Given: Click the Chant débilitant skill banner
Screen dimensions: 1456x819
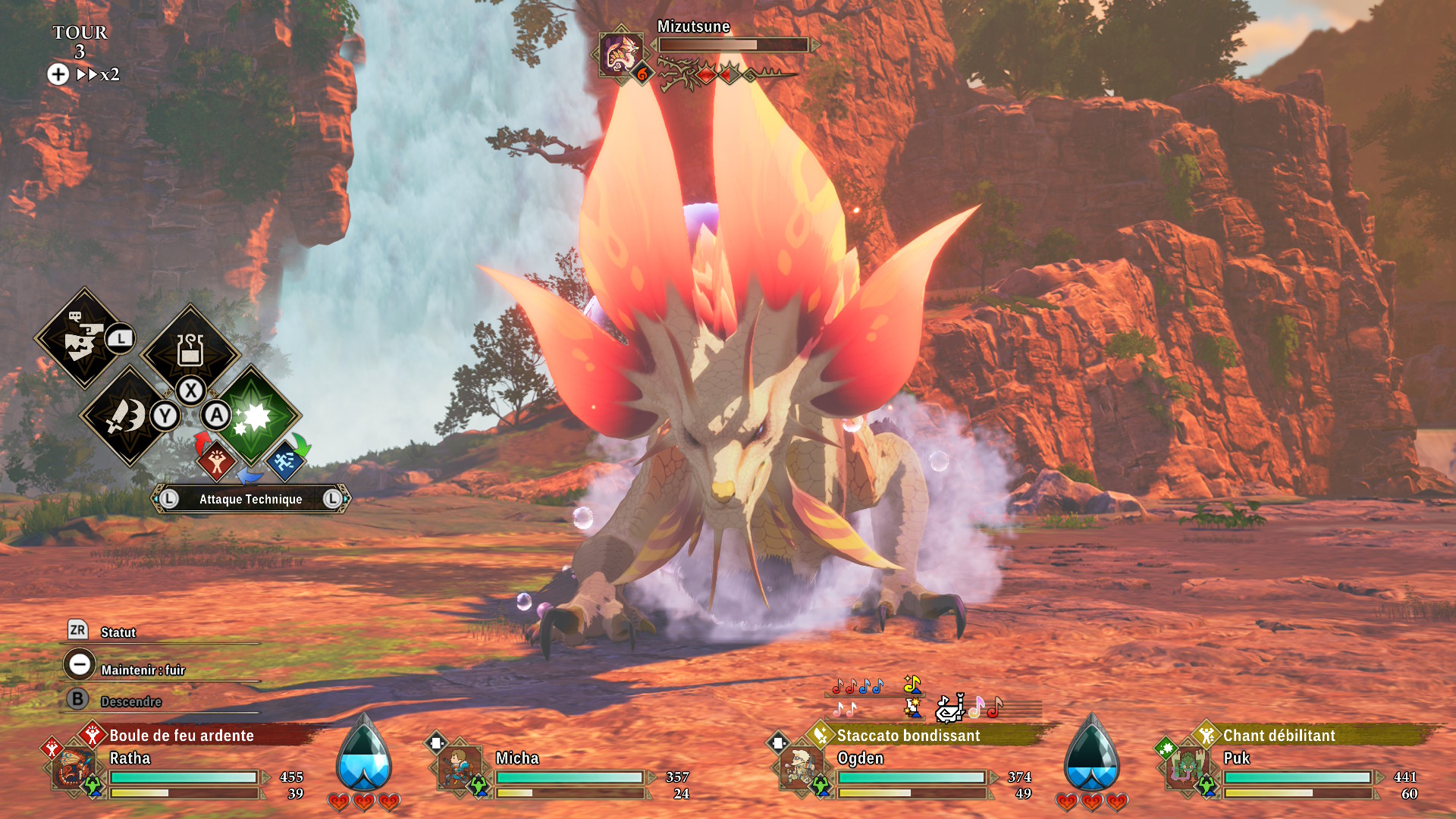Looking at the screenshot, I should click(x=1279, y=735).
